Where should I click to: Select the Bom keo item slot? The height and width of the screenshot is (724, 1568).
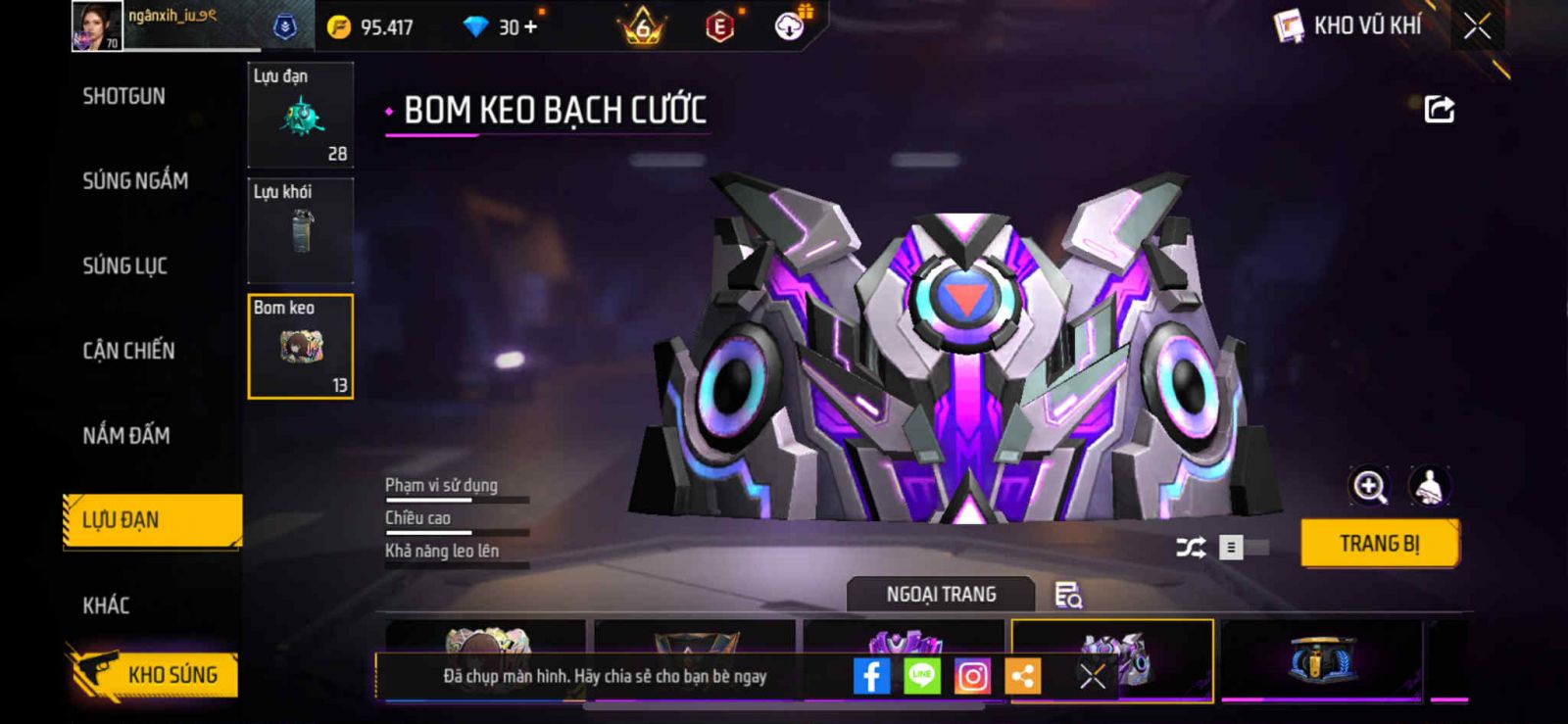coord(300,347)
